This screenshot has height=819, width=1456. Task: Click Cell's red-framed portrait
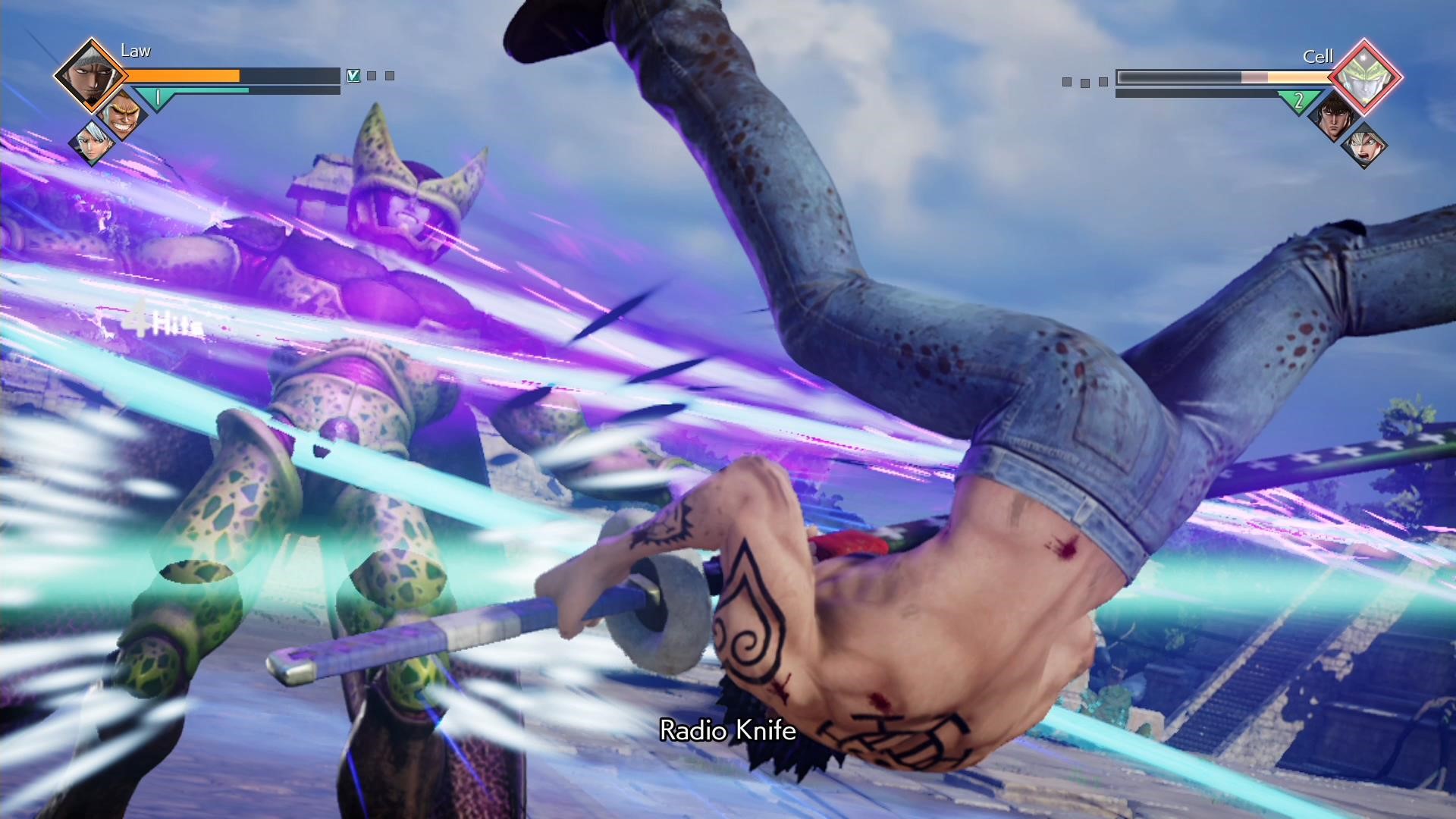tap(1366, 77)
